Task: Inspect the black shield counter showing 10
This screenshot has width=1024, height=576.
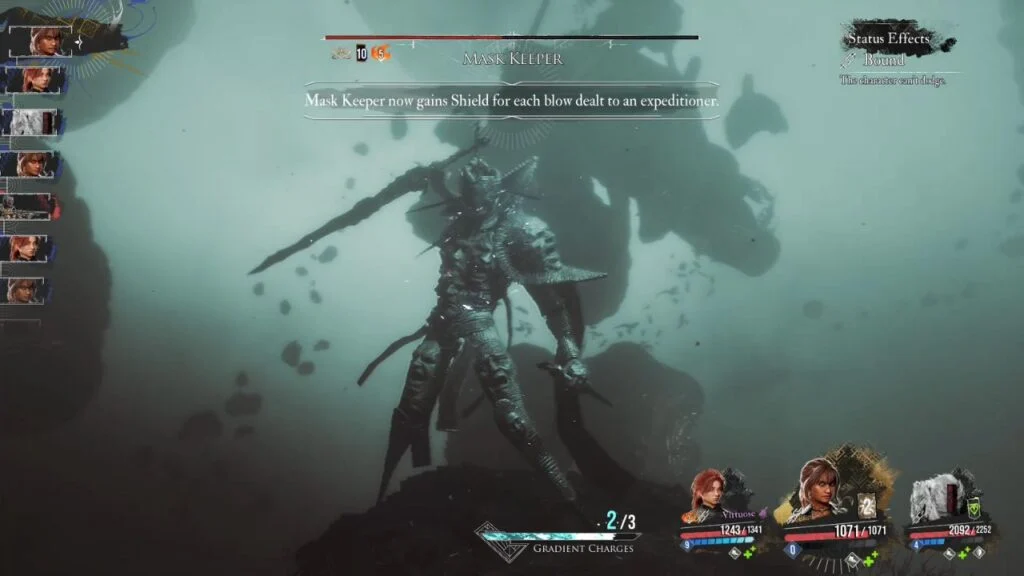Action: pyautogui.click(x=362, y=54)
